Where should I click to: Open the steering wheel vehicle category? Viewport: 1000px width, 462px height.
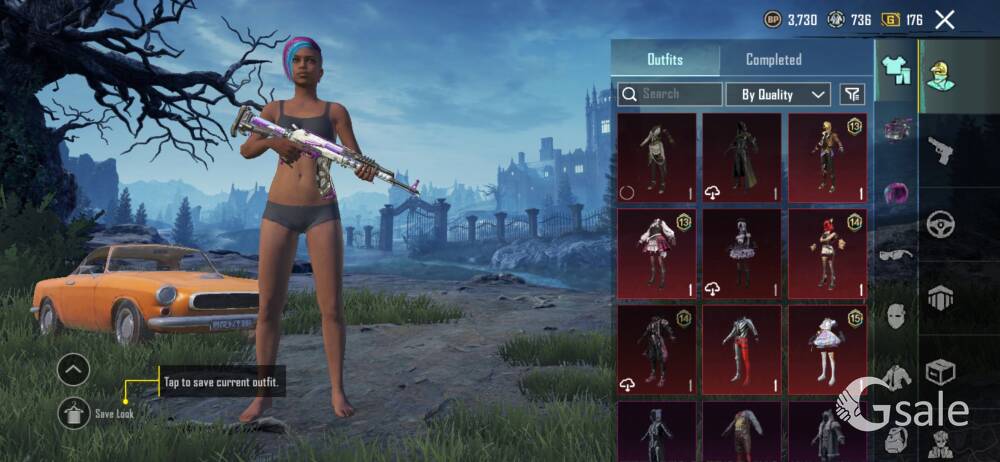pos(940,224)
